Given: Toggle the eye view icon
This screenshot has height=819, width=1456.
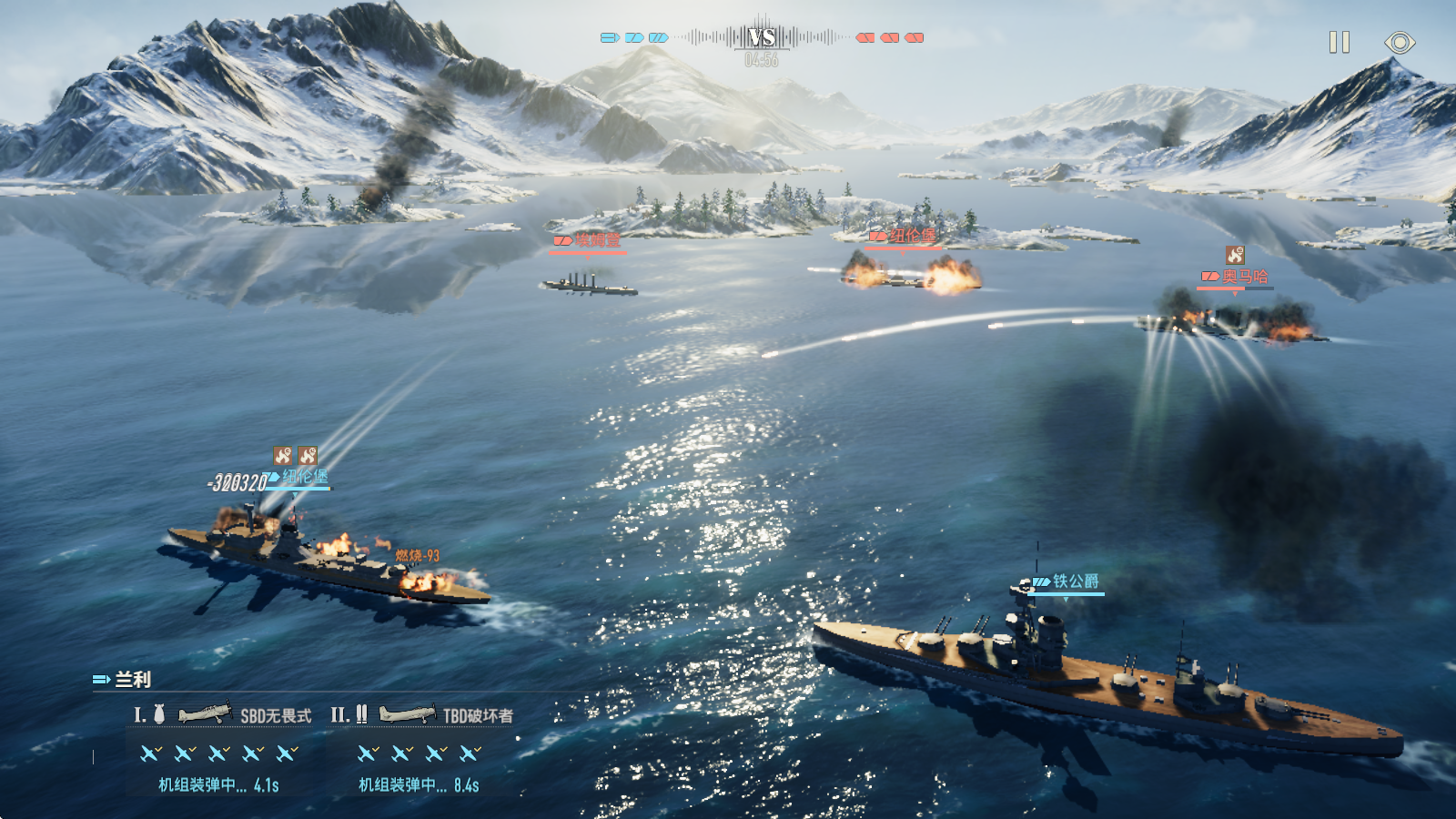Looking at the screenshot, I should pyautogui.click(x=1400, y=43).
